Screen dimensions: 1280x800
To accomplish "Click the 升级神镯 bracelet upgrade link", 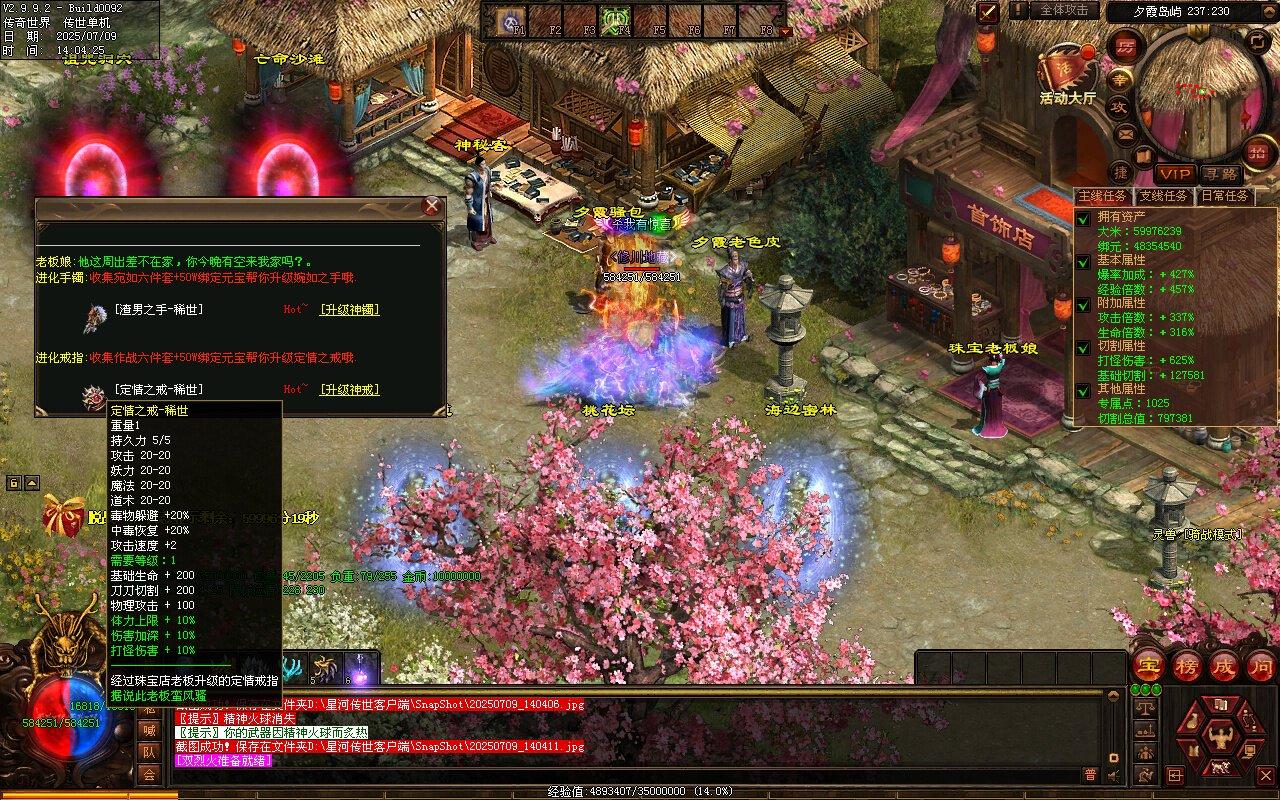I will pos(350,310).
